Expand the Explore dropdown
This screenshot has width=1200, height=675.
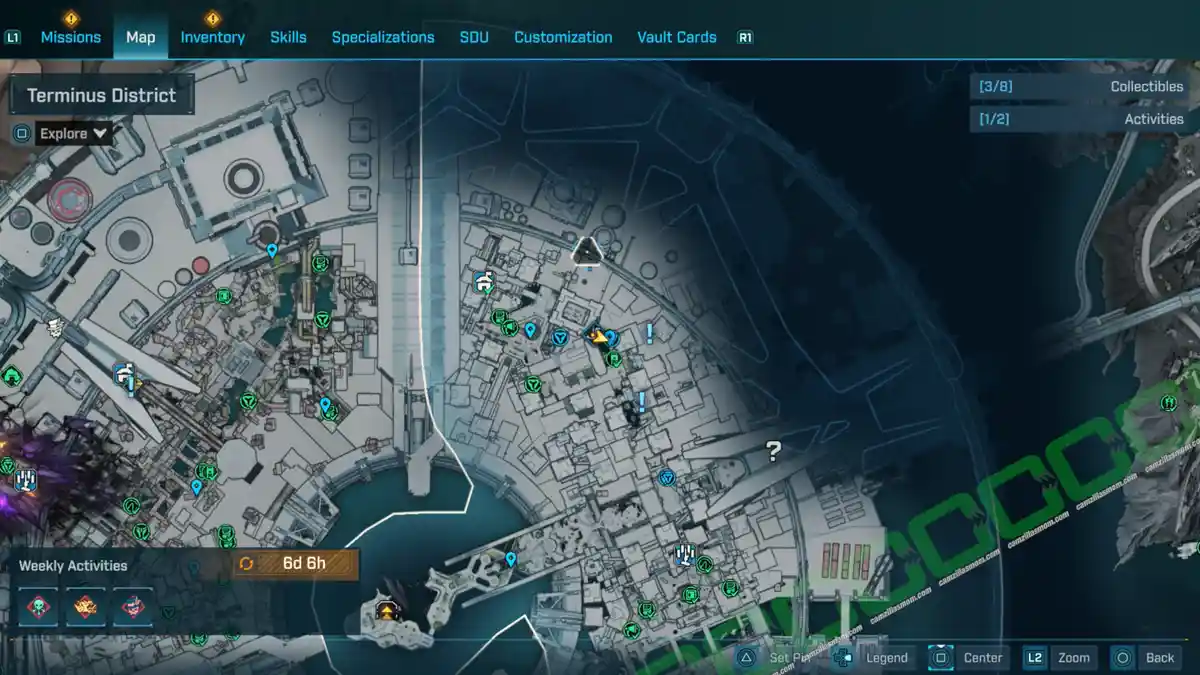73,133
